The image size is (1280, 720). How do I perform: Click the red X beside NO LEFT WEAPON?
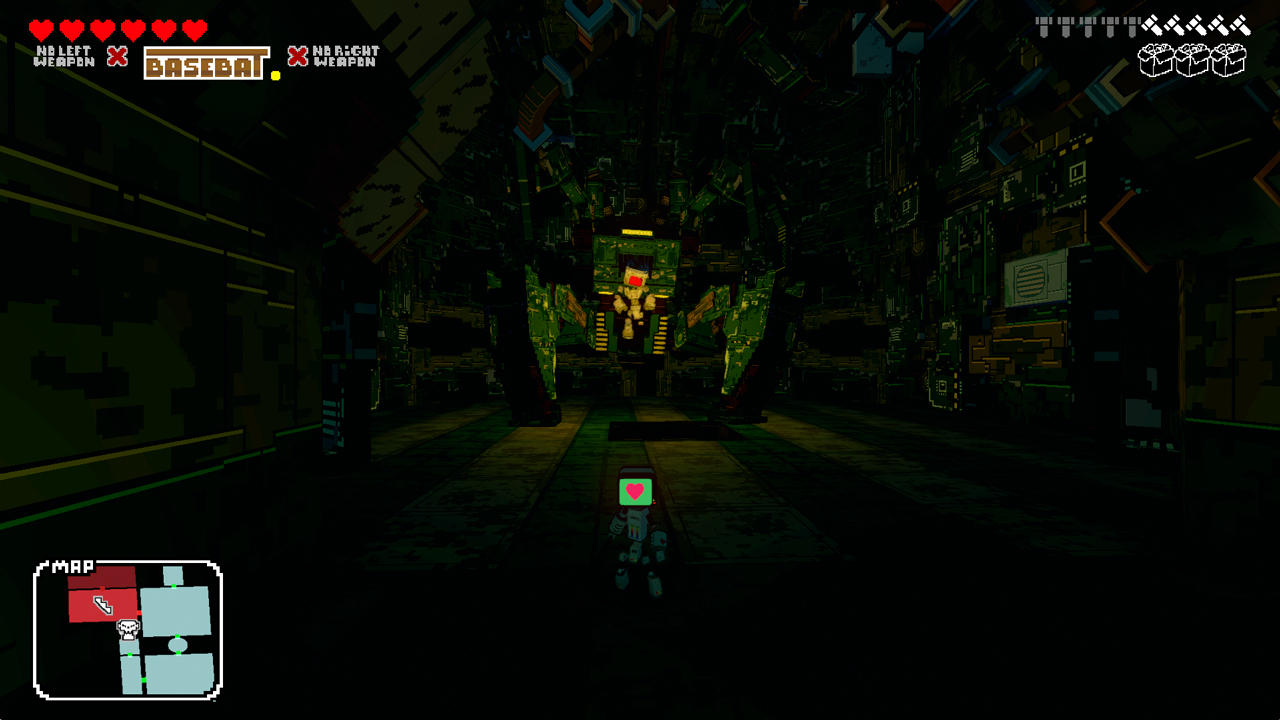117,57
